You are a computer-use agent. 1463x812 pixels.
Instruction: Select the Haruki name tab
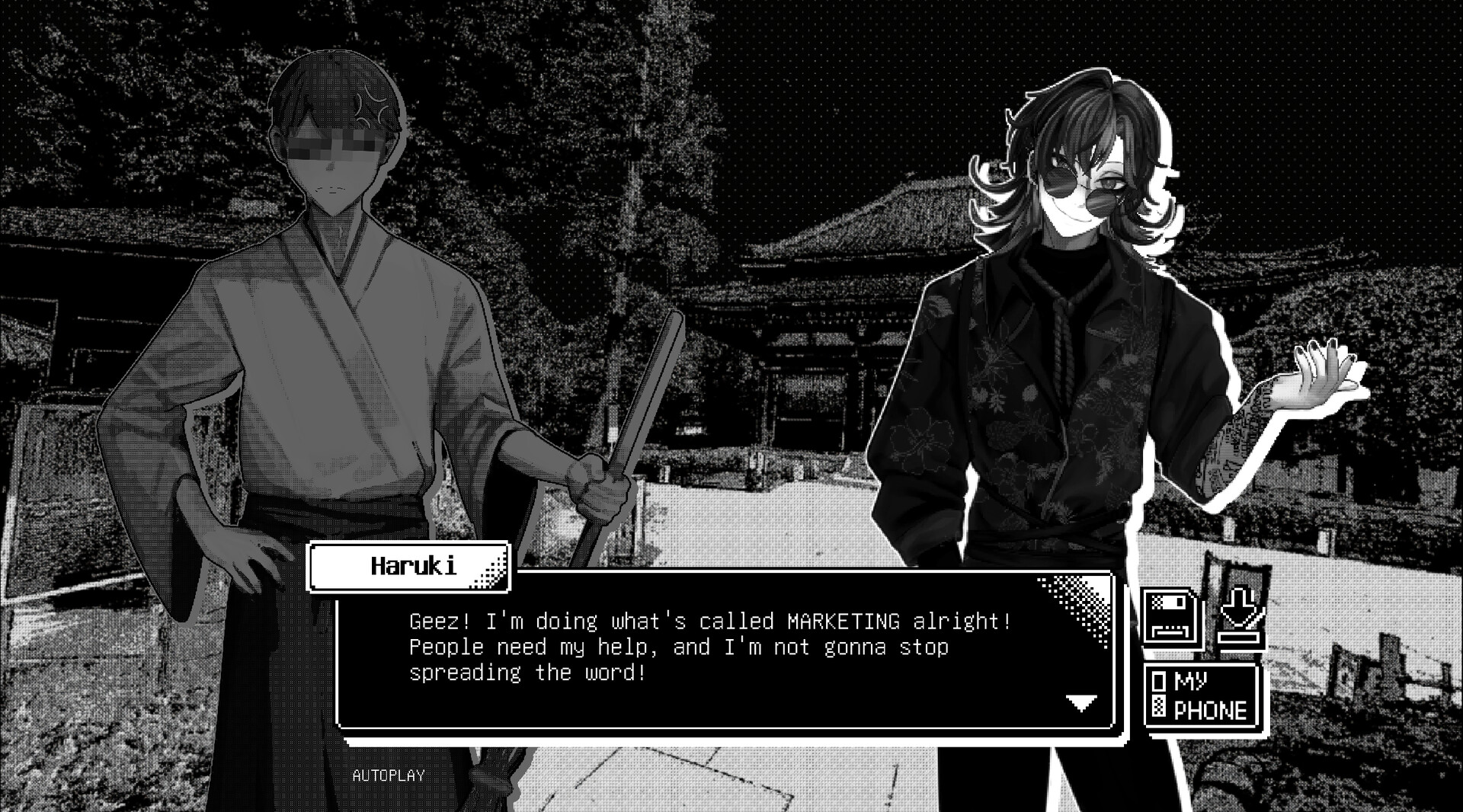(x=409, y=567)
